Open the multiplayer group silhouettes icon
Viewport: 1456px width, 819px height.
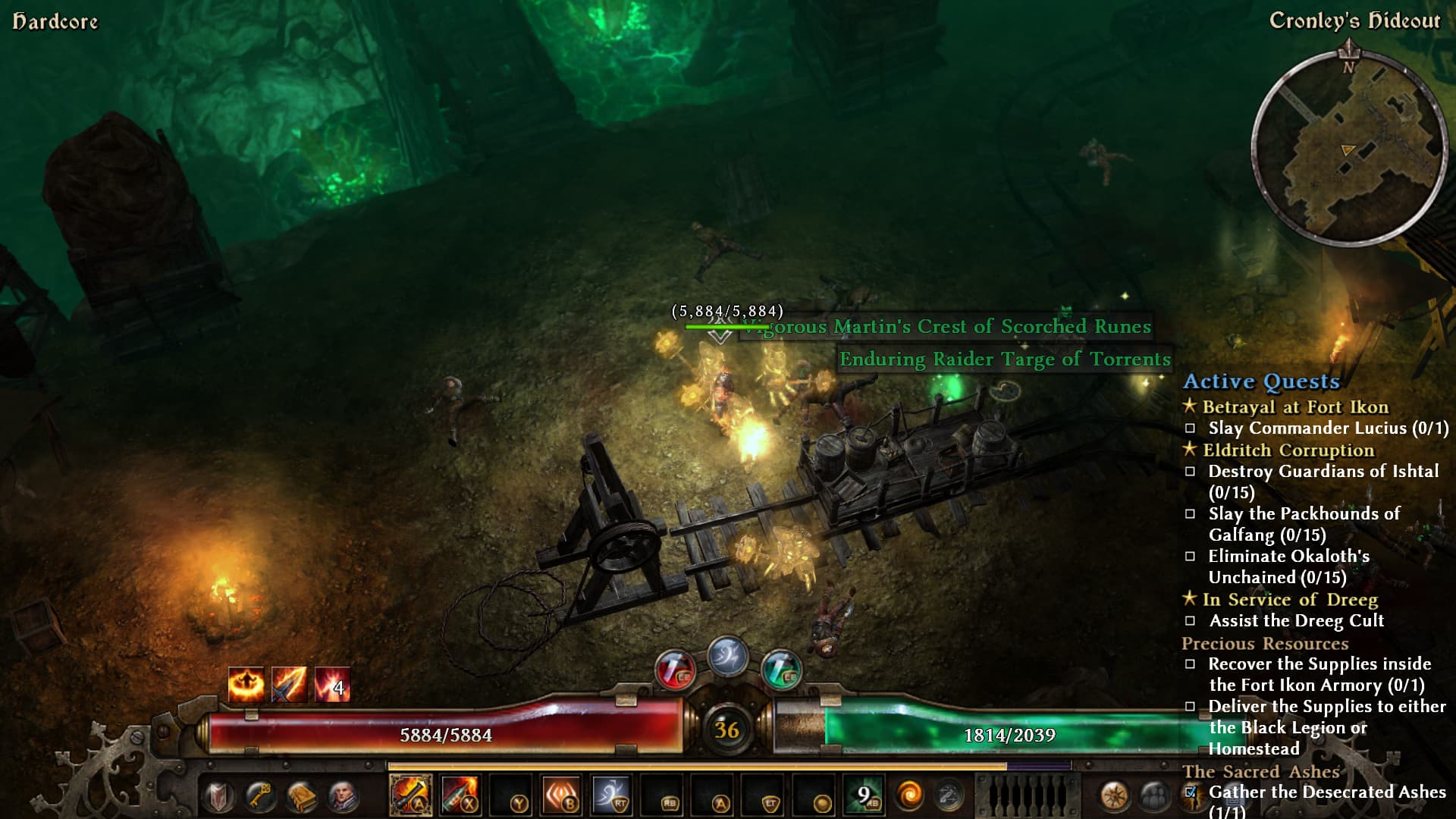(1153, 796)
